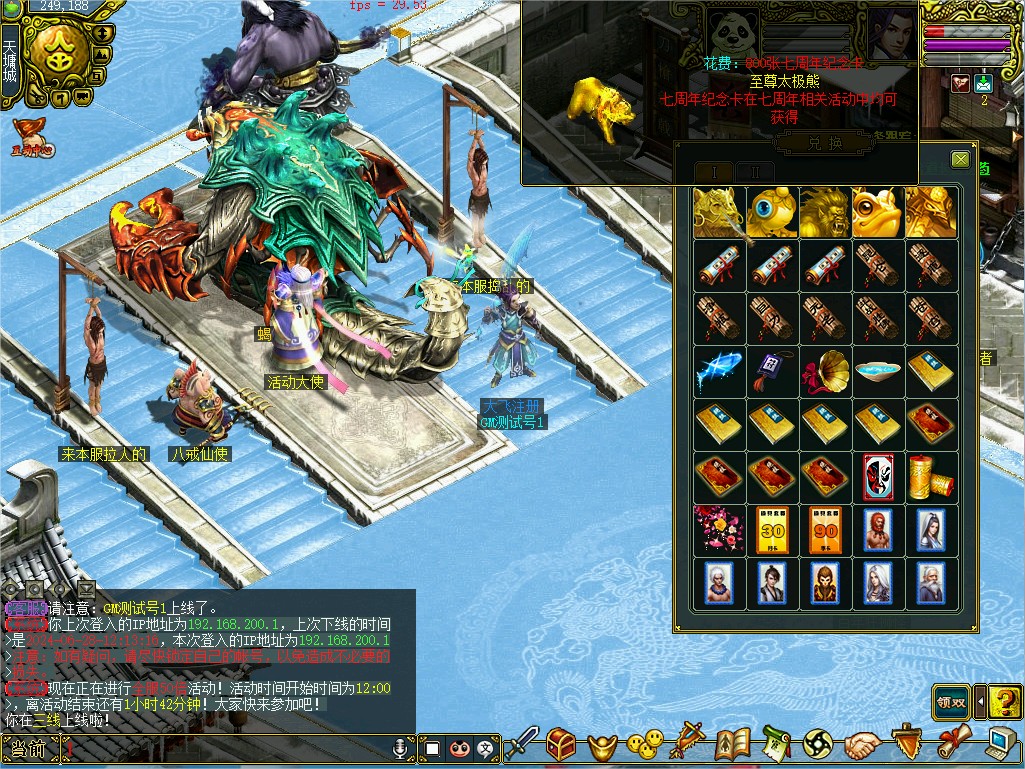This screenshot has width=1025, height=769.
Task: Open the 互动中心 interaction center icon
Action: click(x=32, y=137)
